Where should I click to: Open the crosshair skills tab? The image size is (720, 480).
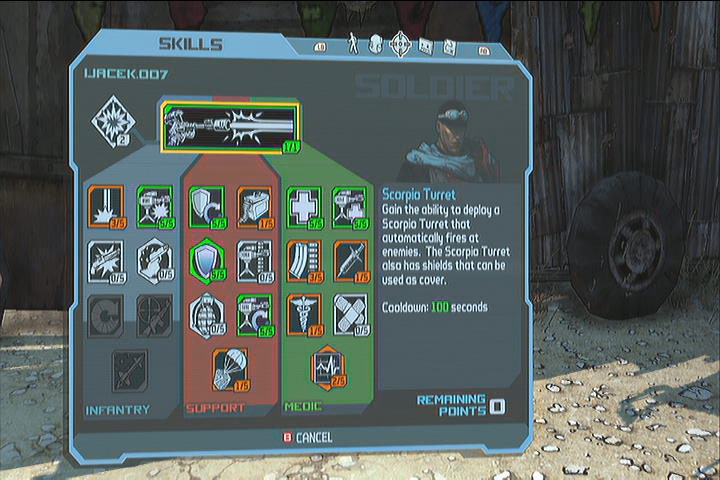(400, 44)
